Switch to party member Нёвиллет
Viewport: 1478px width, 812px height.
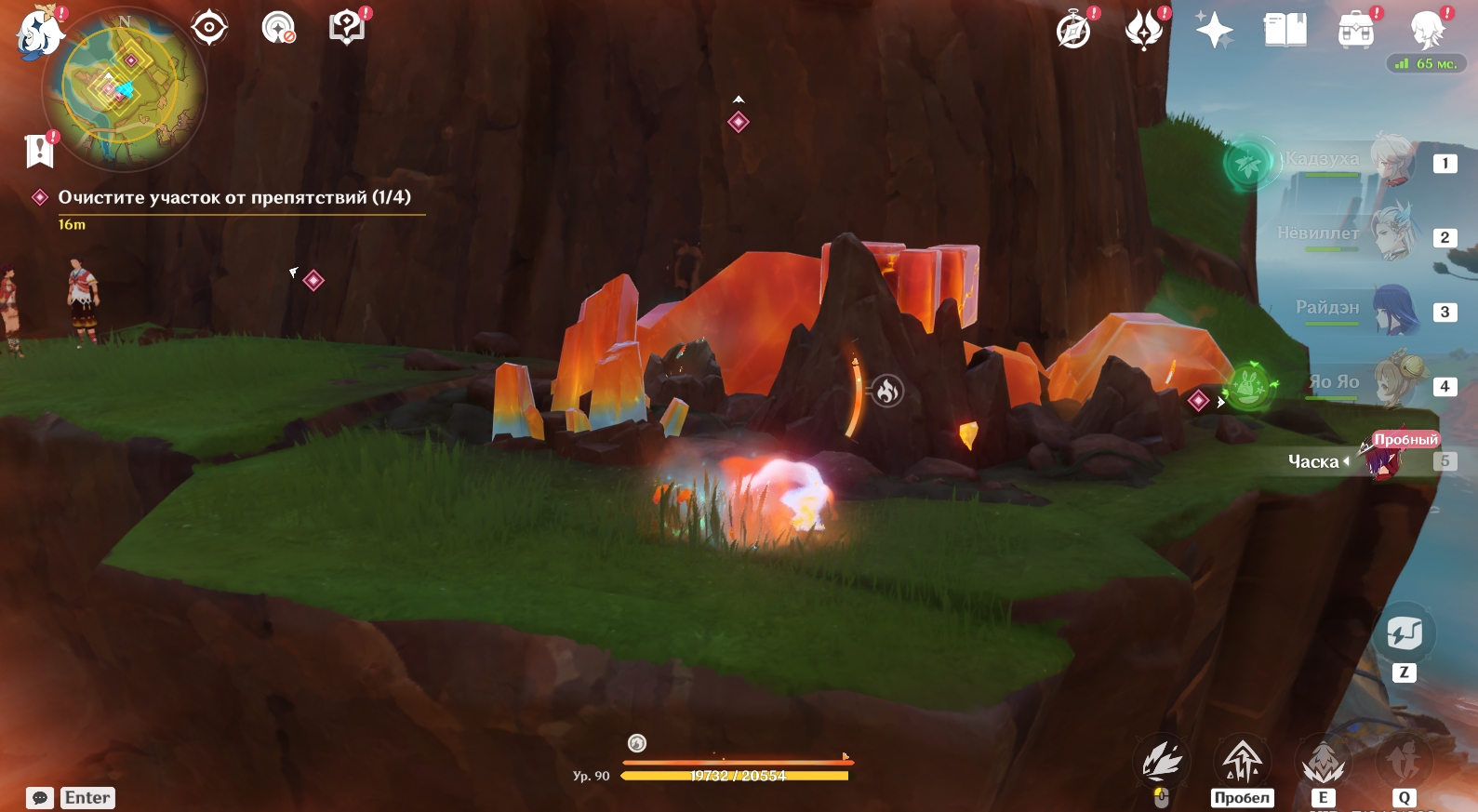(1392, 235)
